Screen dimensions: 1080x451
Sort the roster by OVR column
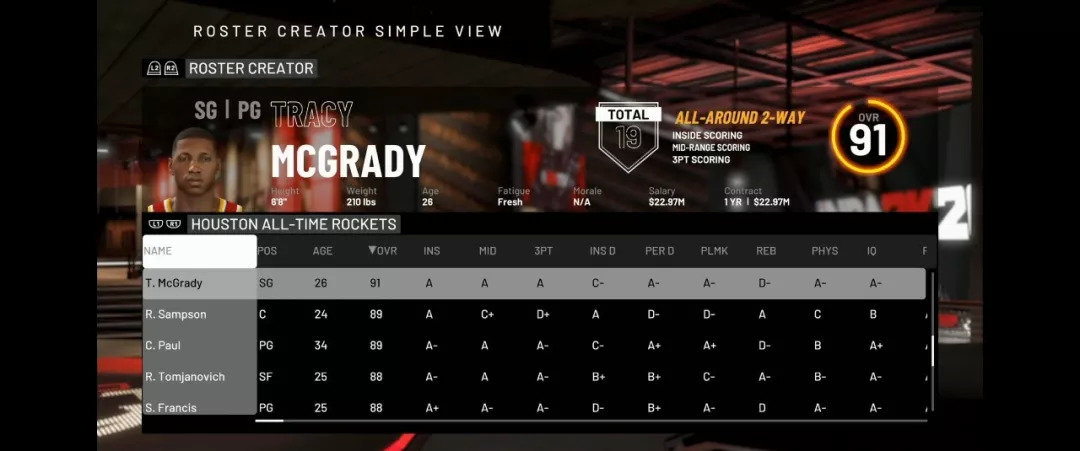(383, 251)
